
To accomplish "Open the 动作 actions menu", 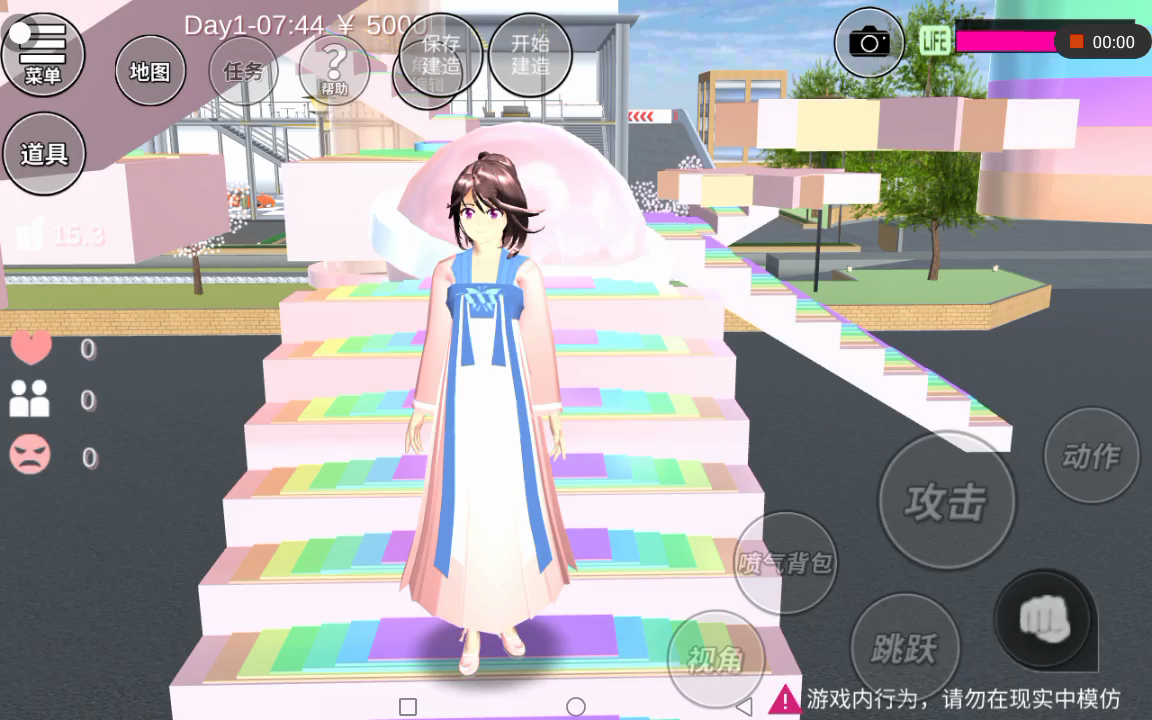I will point(1091,456).
